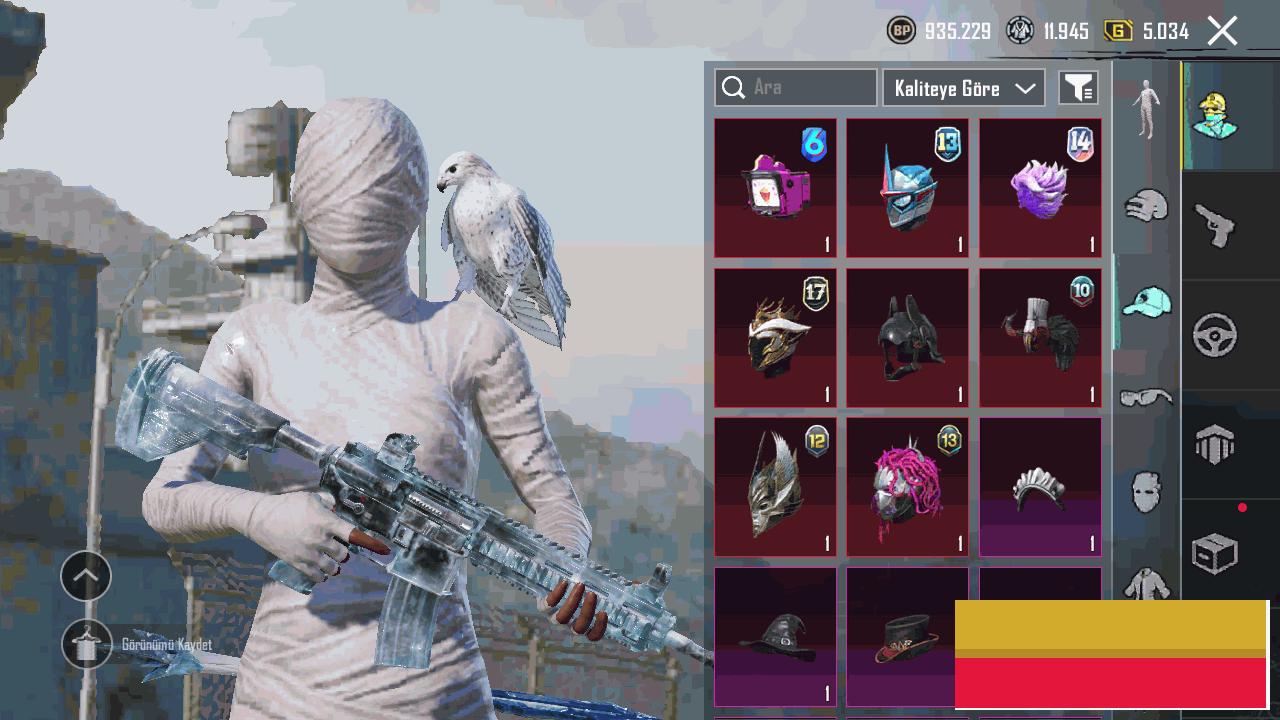The height and width of the screenshot is (720, 1280).
Task: Open the face mask subcategory
Action: tap(1146, 492)
